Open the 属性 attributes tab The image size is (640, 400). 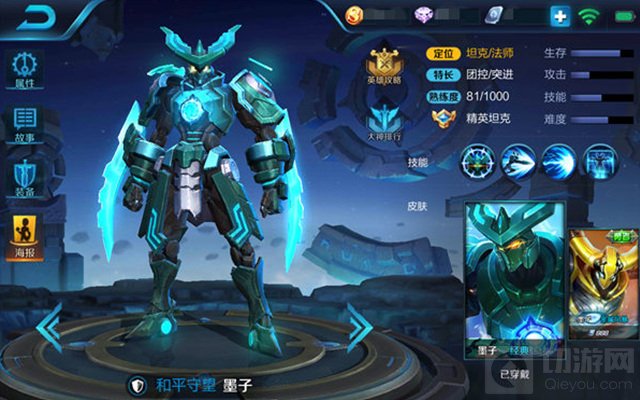click(x=25, y=71)
